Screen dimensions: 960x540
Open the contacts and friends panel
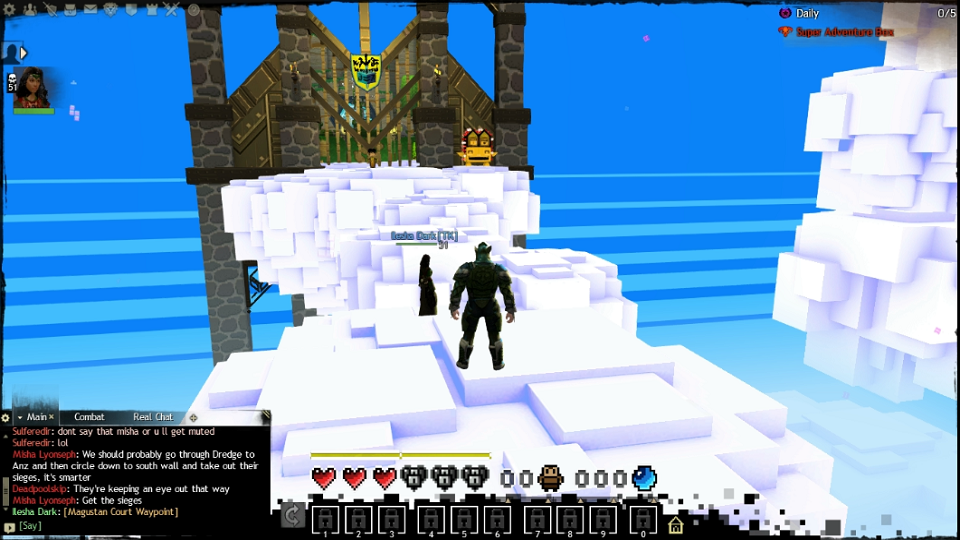pos(29,9)
